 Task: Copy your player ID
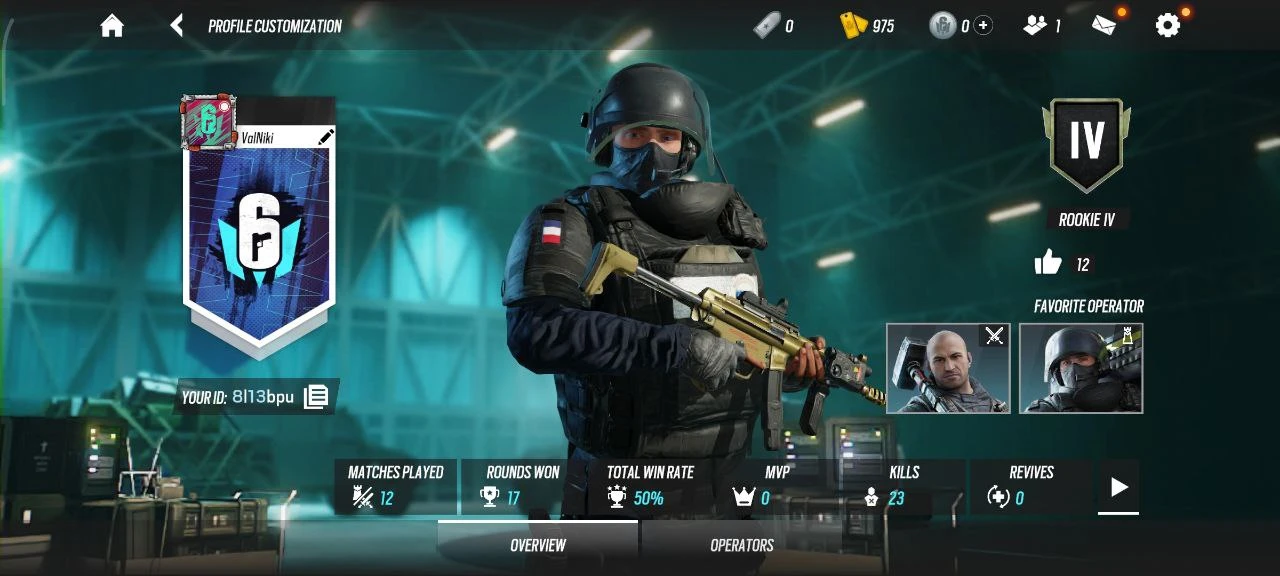(316, 397)
